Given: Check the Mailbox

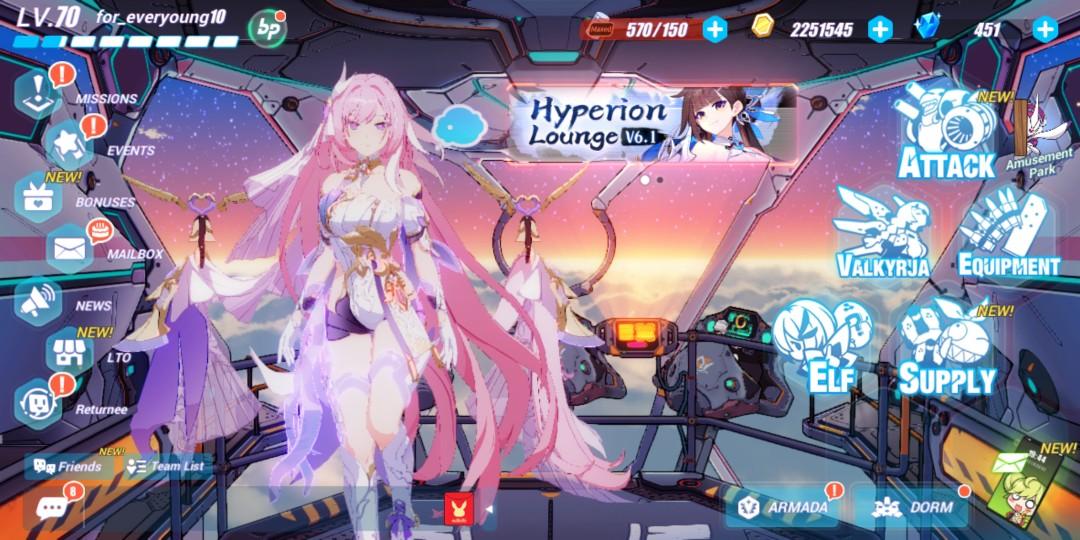Looking at the screenshot, I should point(70,250).
